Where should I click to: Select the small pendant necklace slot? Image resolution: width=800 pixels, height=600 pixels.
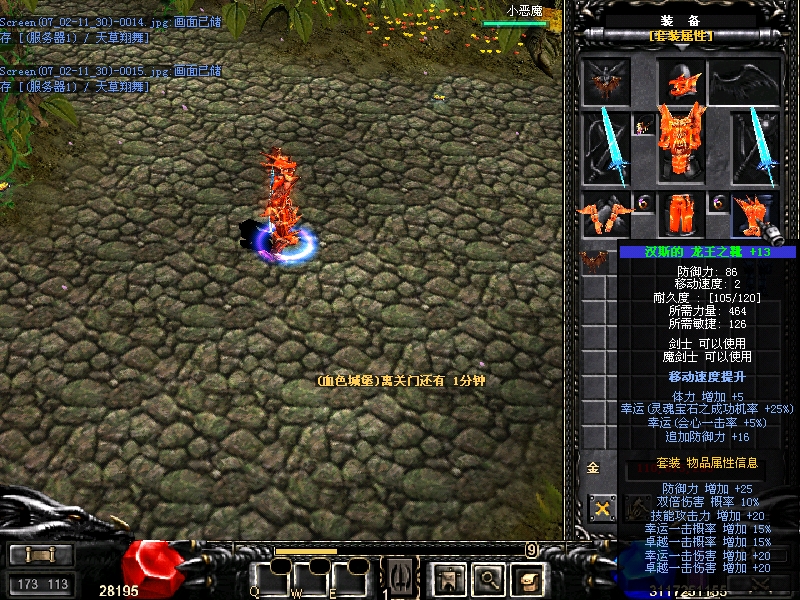coord(643,125)
